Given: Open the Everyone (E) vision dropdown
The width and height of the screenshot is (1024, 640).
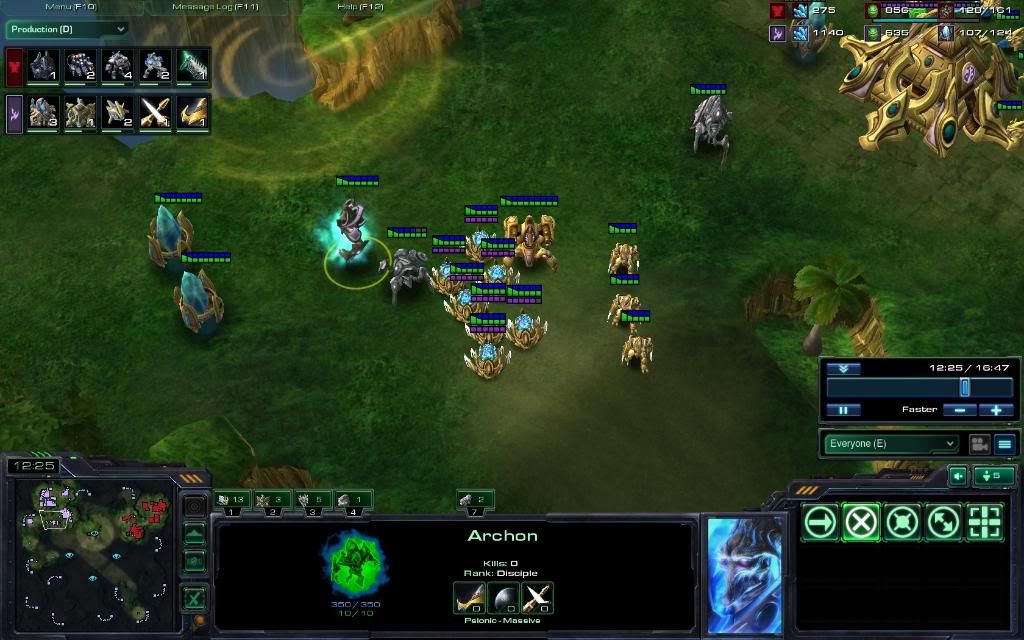Looking at the screenshot, I should click(891, 444).
